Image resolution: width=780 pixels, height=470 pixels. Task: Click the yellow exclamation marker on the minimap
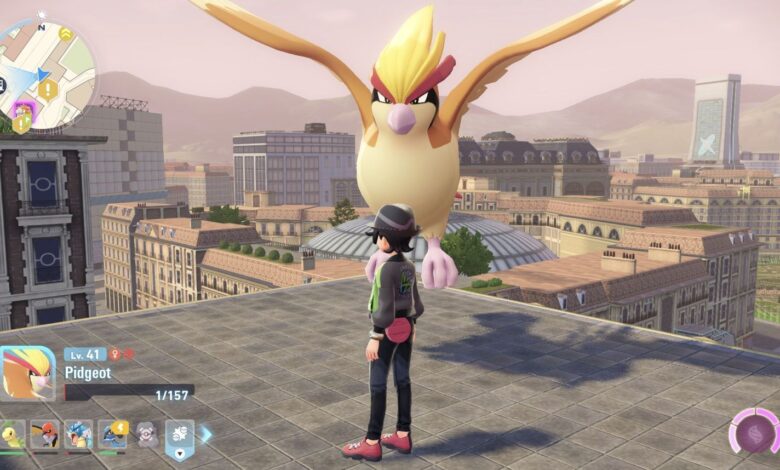[x=47, y=90]
